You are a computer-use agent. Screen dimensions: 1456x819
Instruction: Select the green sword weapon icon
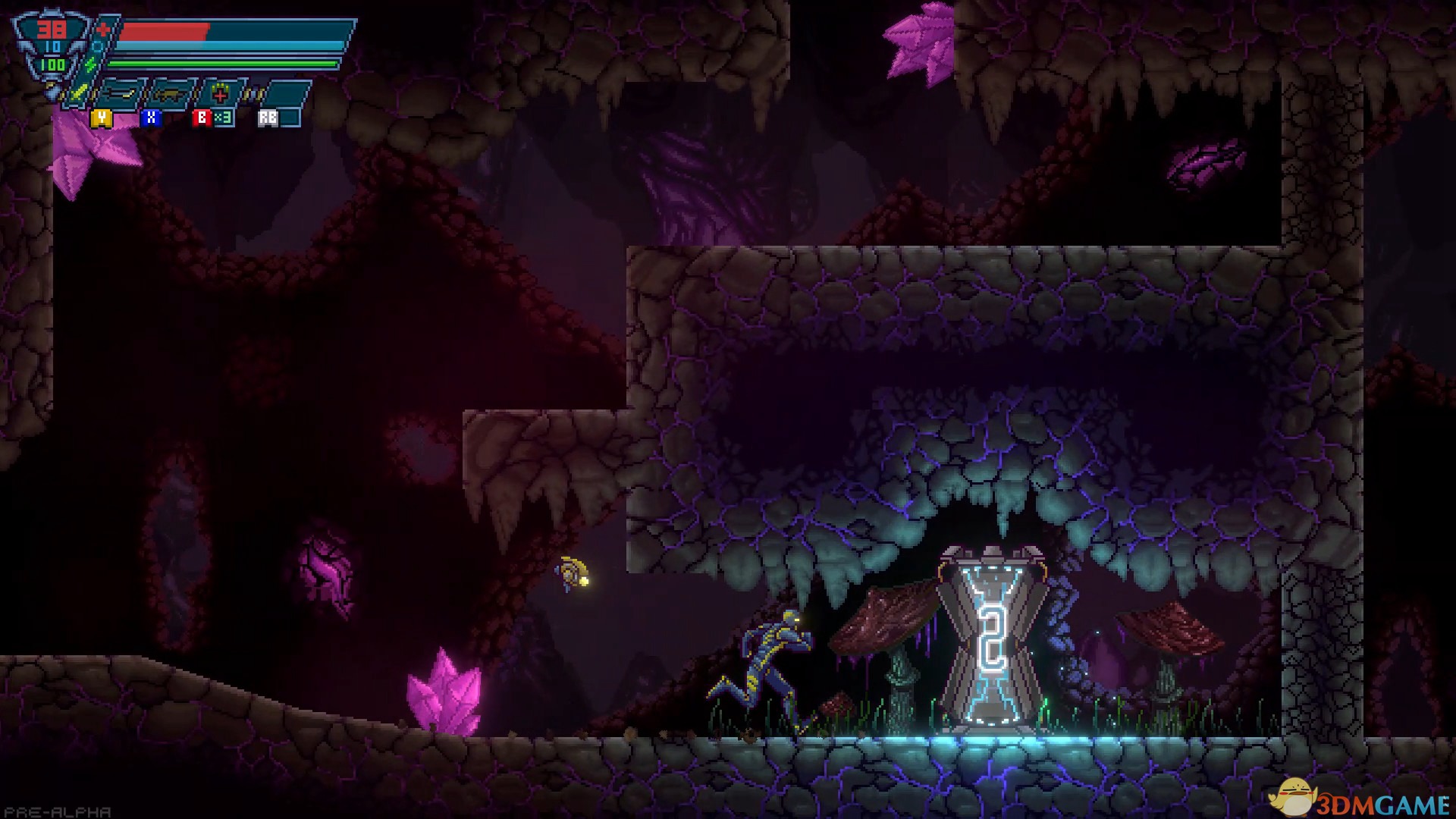[79, 94]
